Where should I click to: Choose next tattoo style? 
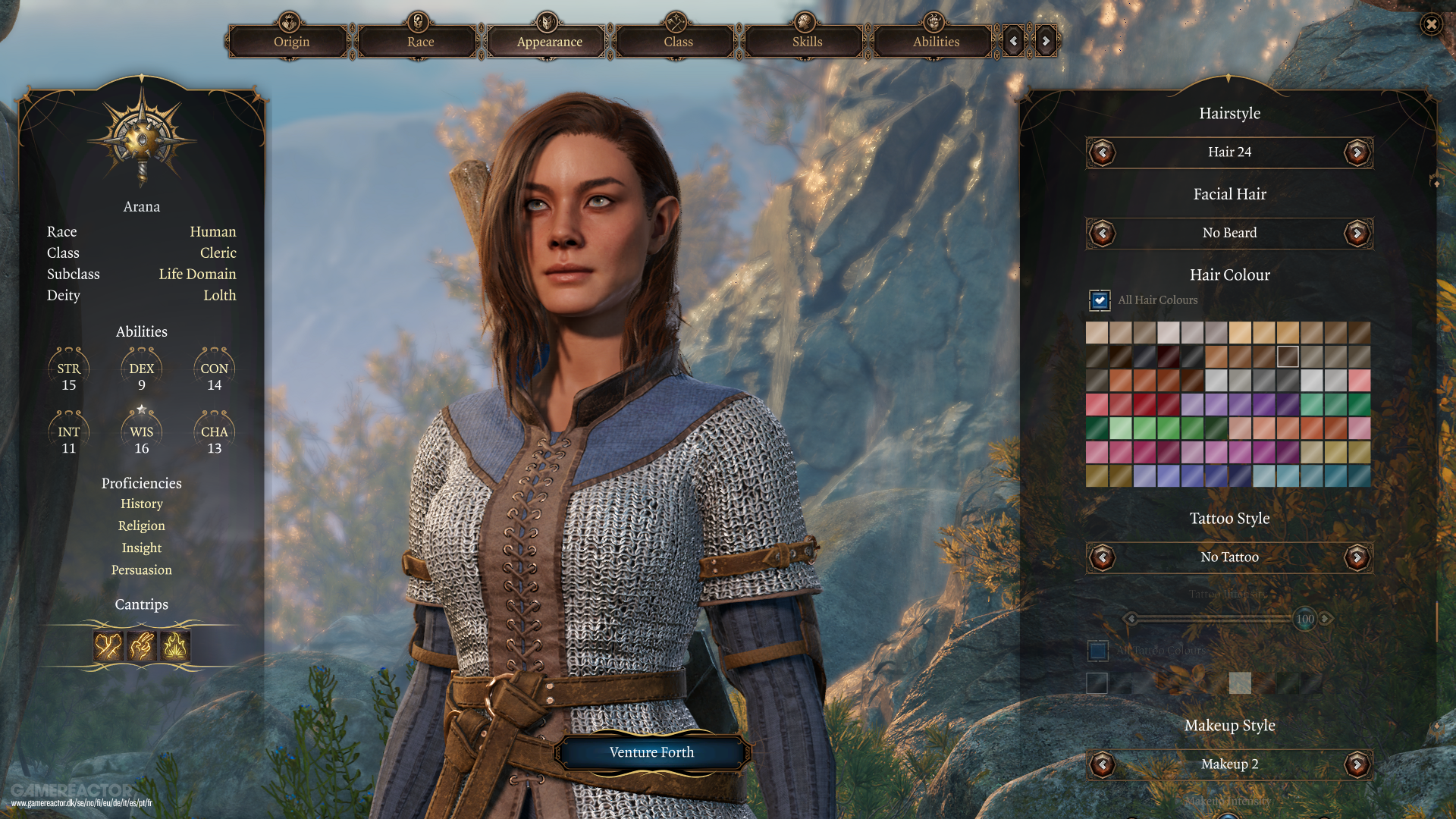coord(1357,557)
